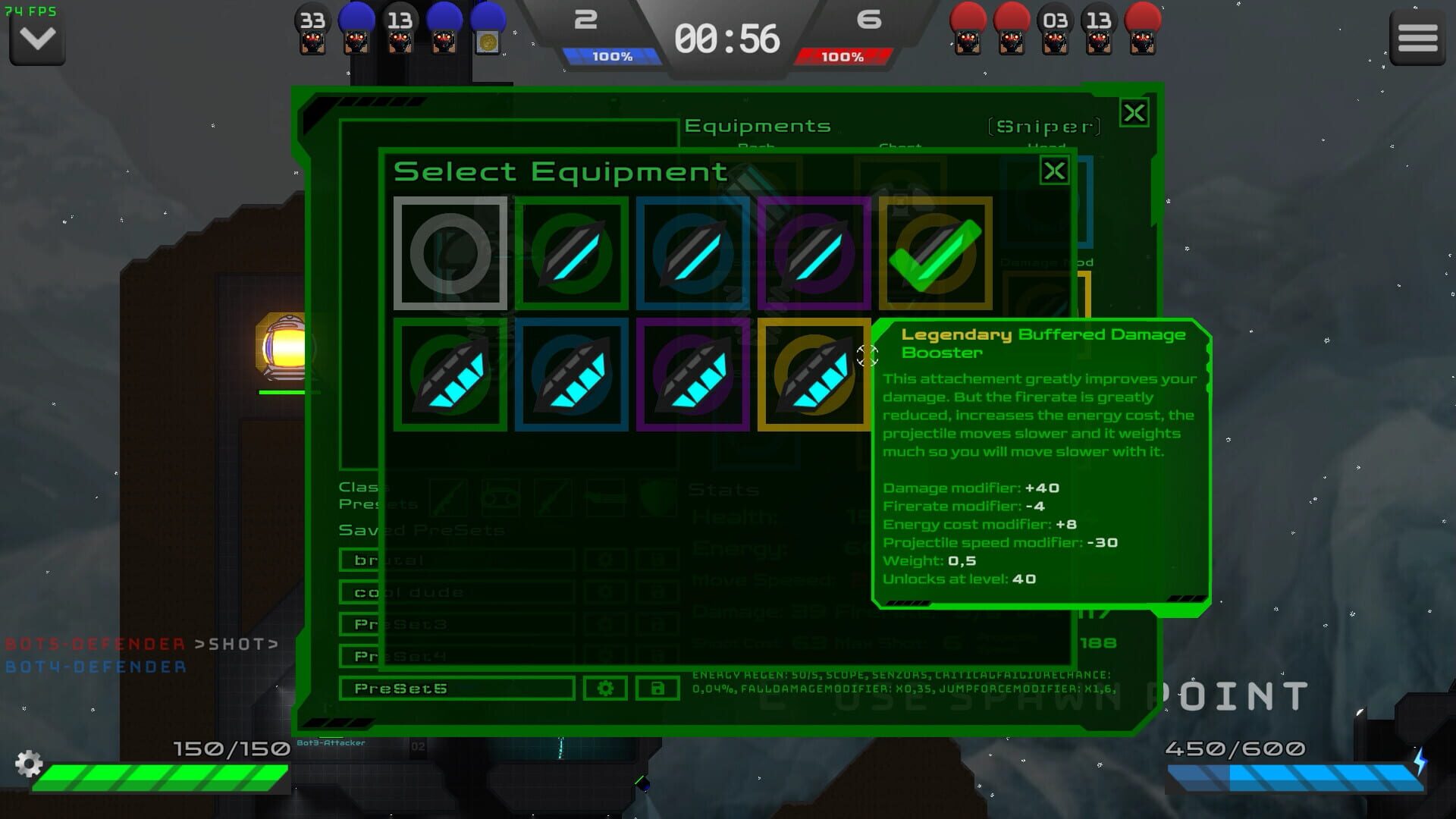Screen dimensions: 1456x819
Task: Deselect the checked gold blade attachment
Action: [x=934, y=254]
